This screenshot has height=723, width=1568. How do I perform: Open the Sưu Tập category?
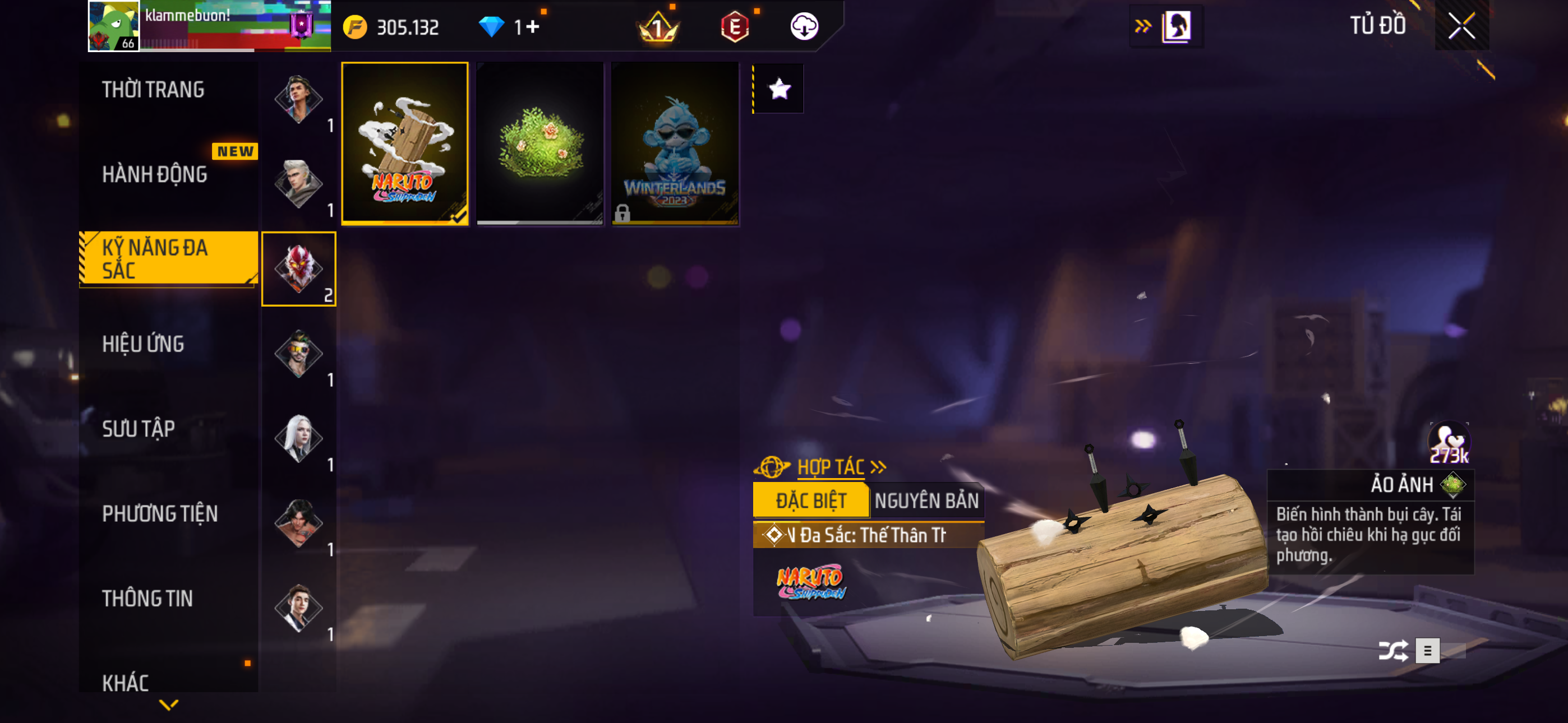pos(138,429)
